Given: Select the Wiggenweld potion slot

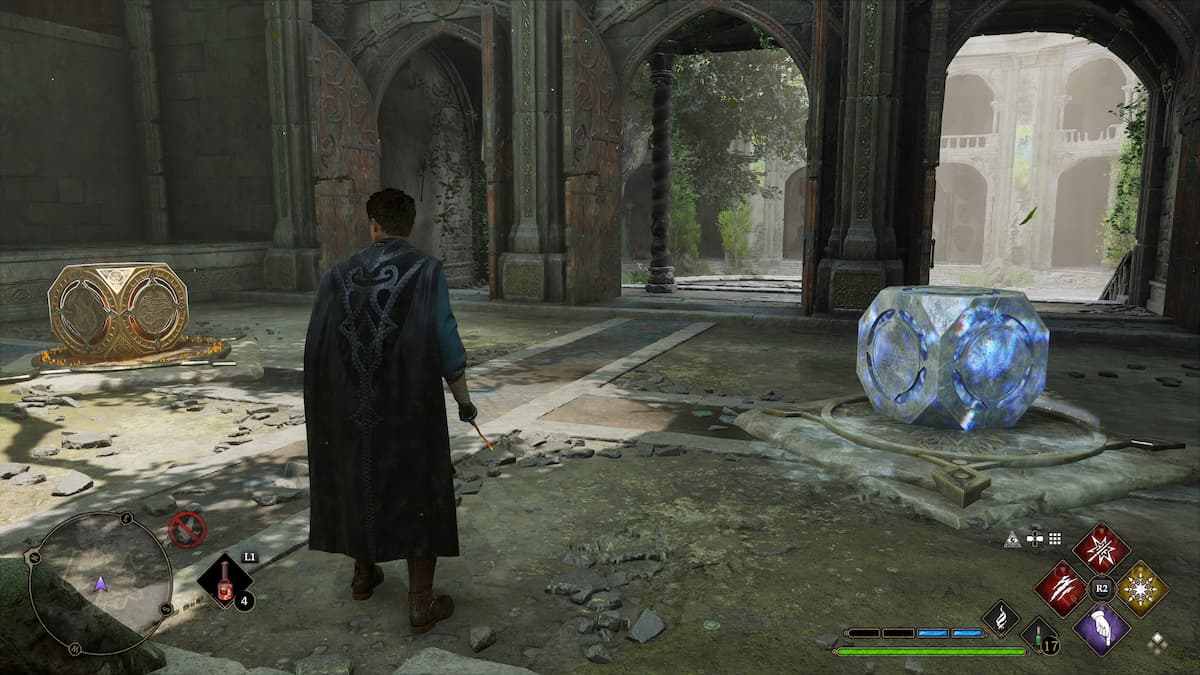Looking at the screenshot, I should tap(223, 581).
